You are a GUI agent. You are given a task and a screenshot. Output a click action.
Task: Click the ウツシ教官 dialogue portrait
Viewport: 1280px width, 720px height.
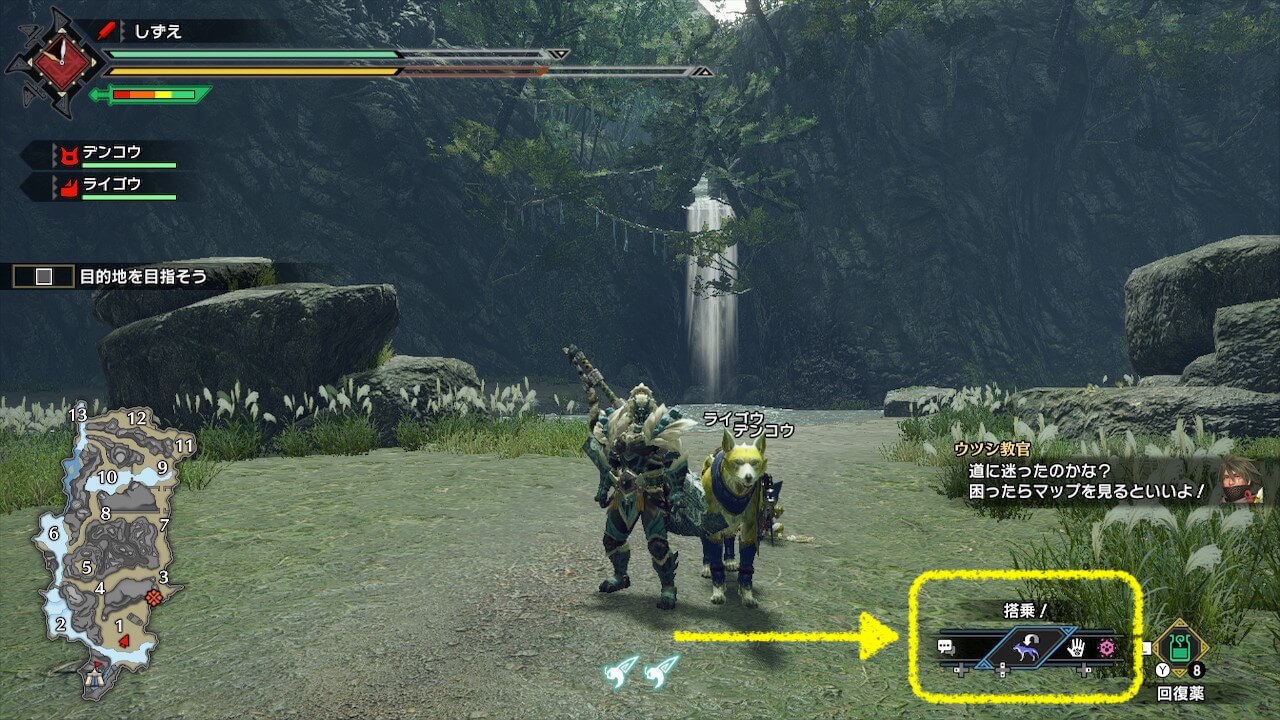click(1240, 479)
